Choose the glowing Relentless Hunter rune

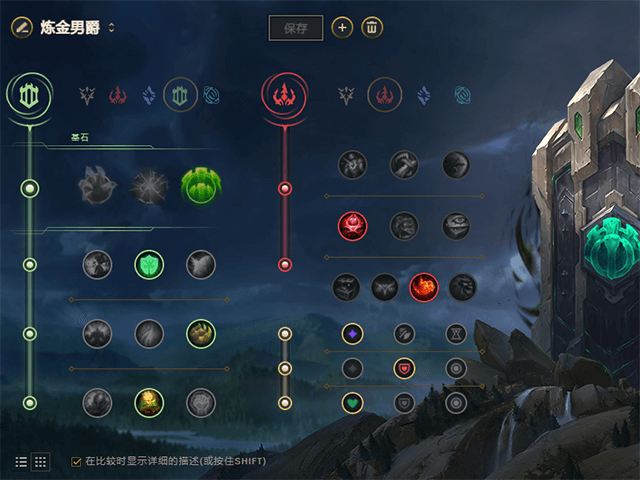tap(423, 287)
